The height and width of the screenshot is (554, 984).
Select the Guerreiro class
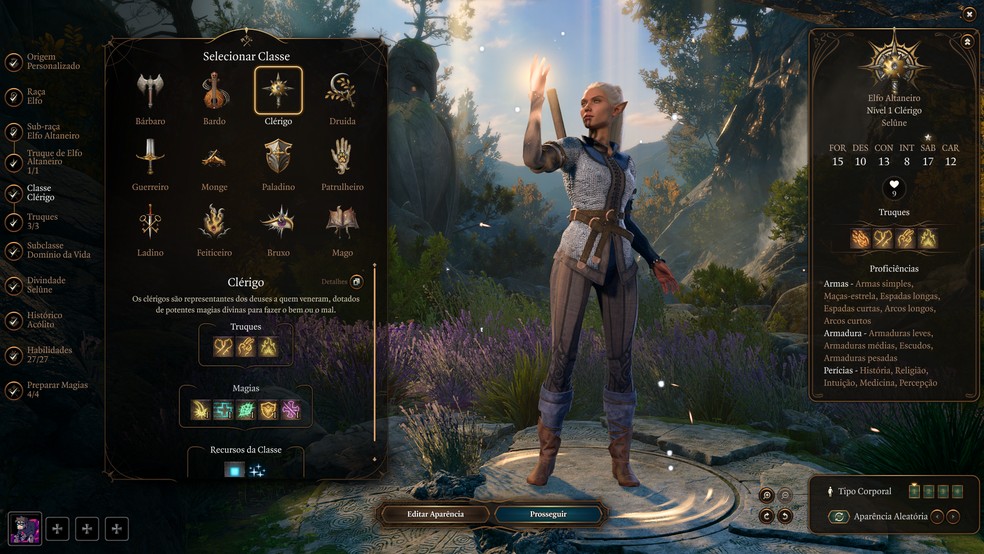[x=150, y=157]
